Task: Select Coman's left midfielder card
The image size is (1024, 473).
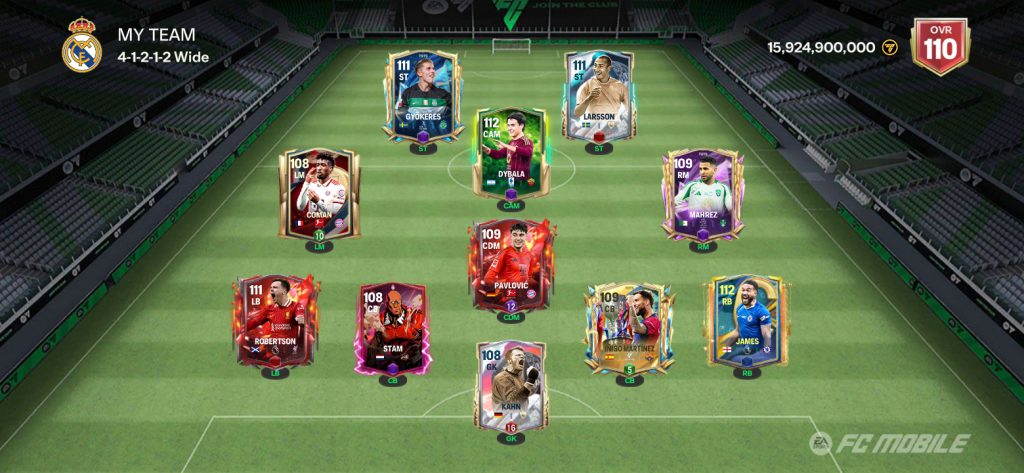Action: tap(317, 193)
